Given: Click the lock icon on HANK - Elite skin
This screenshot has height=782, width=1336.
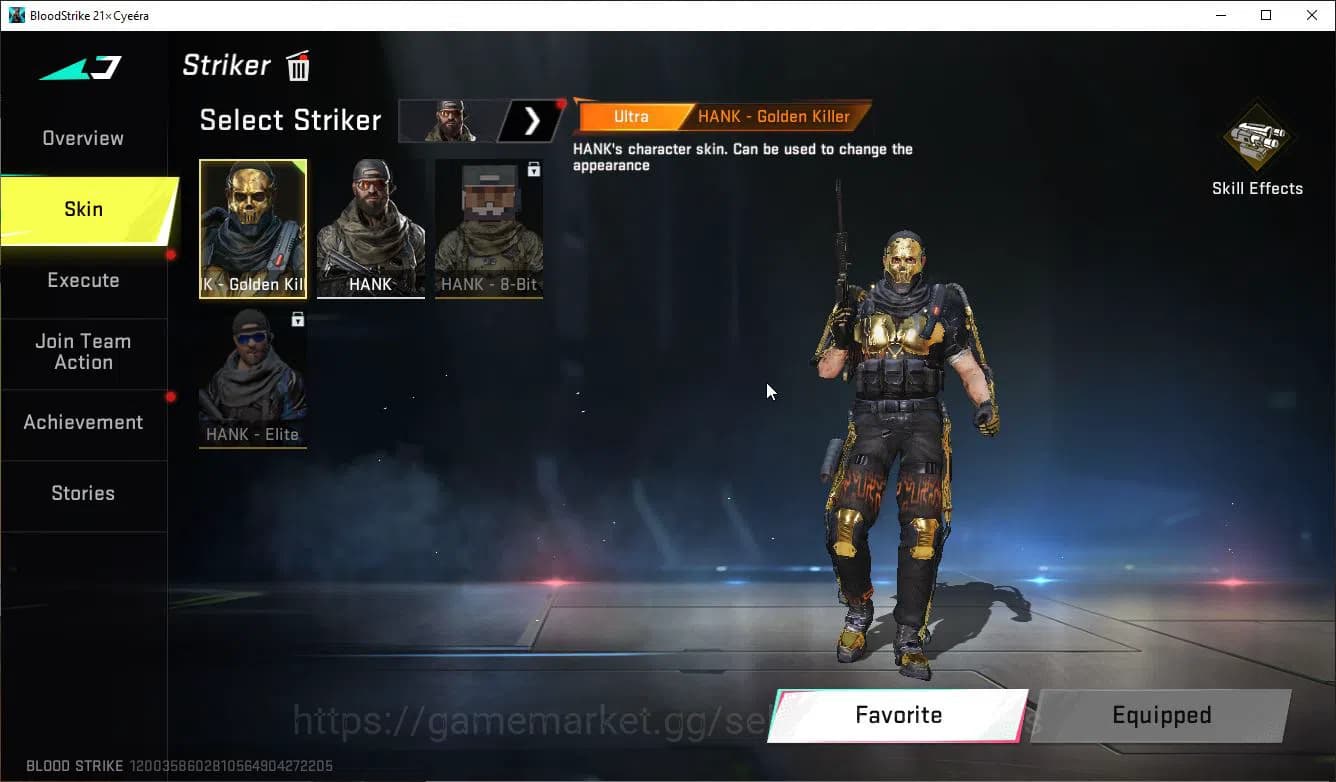Looking at the screenshot, I should click(x=295, y=317).
